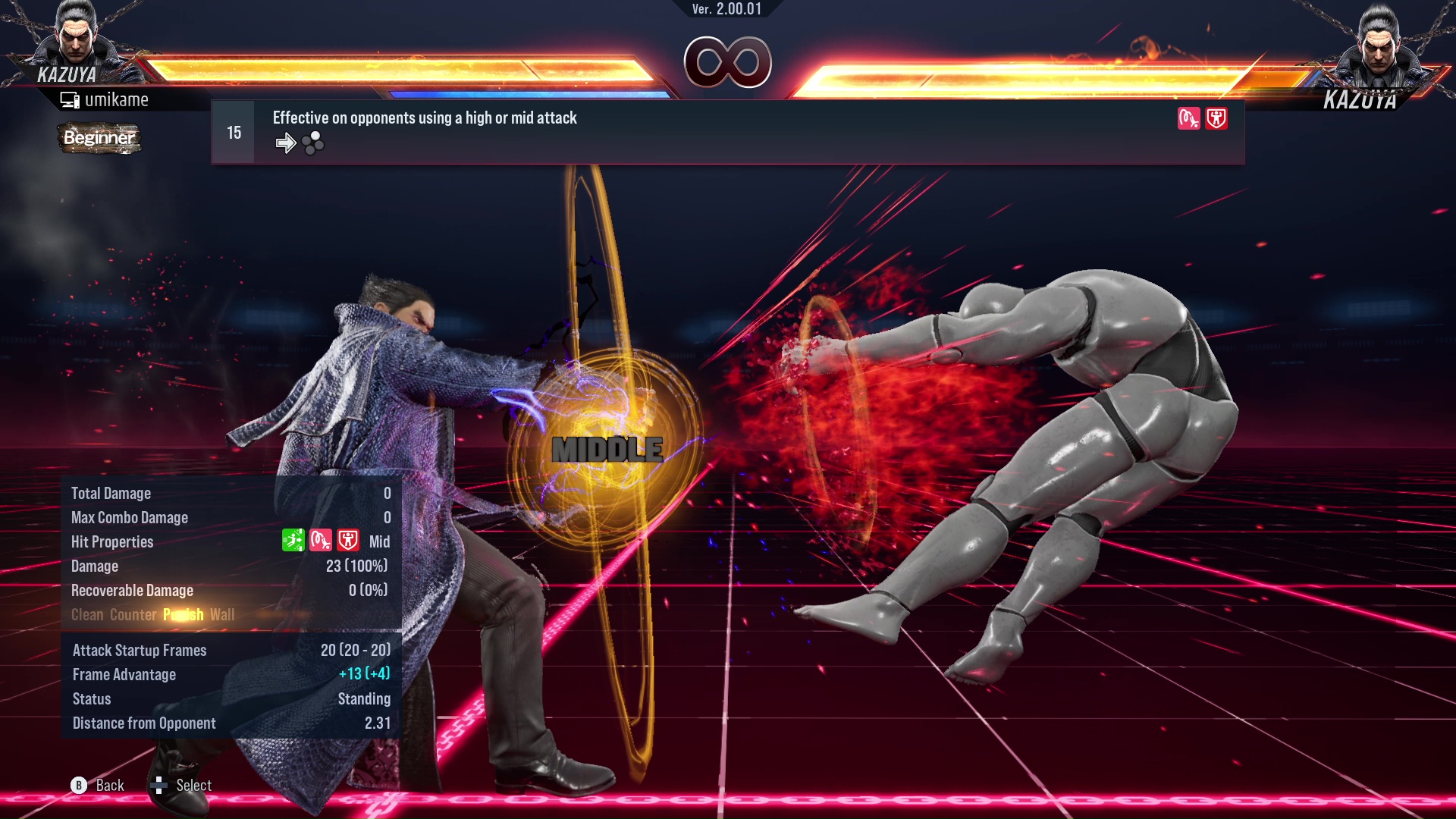The width and height of the screenshot is (1456, 819).
Task: Toggle the Wall hit indicator
Action: click(222, 615)
